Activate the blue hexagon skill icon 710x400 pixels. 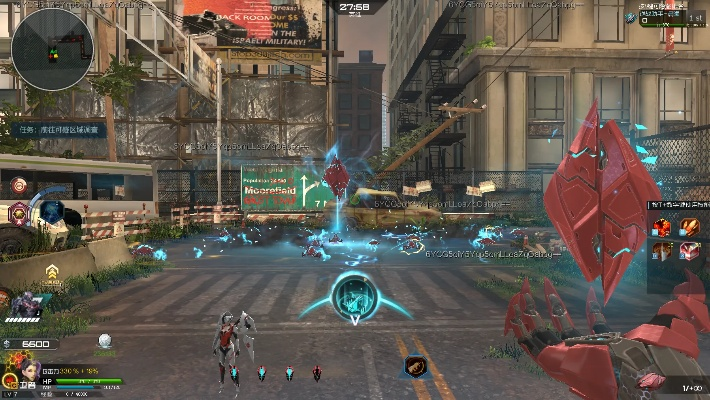click(51, 212)
